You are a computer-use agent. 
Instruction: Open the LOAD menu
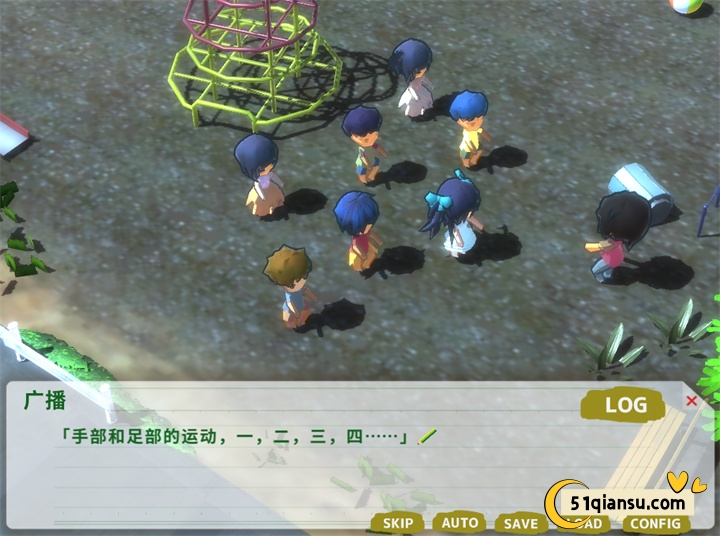[588, 524]
